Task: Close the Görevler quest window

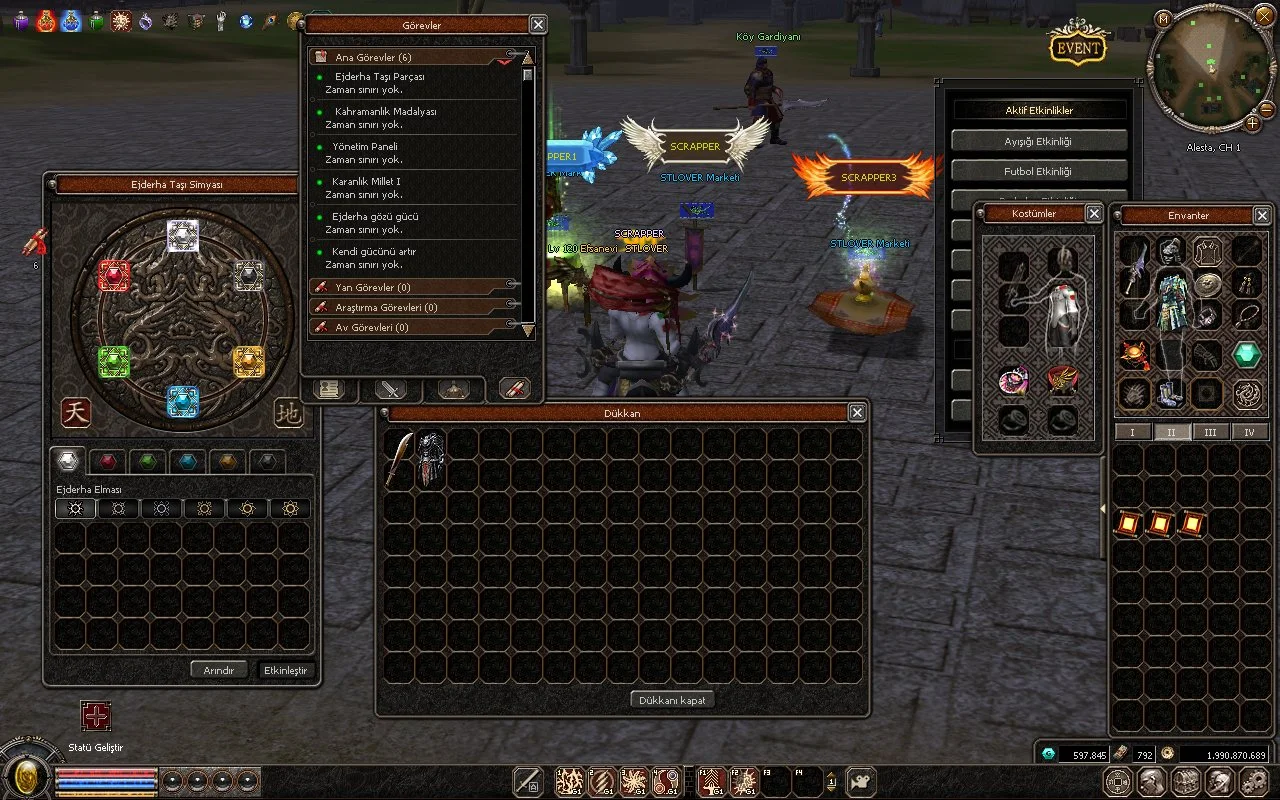Action: click(538, 25)
